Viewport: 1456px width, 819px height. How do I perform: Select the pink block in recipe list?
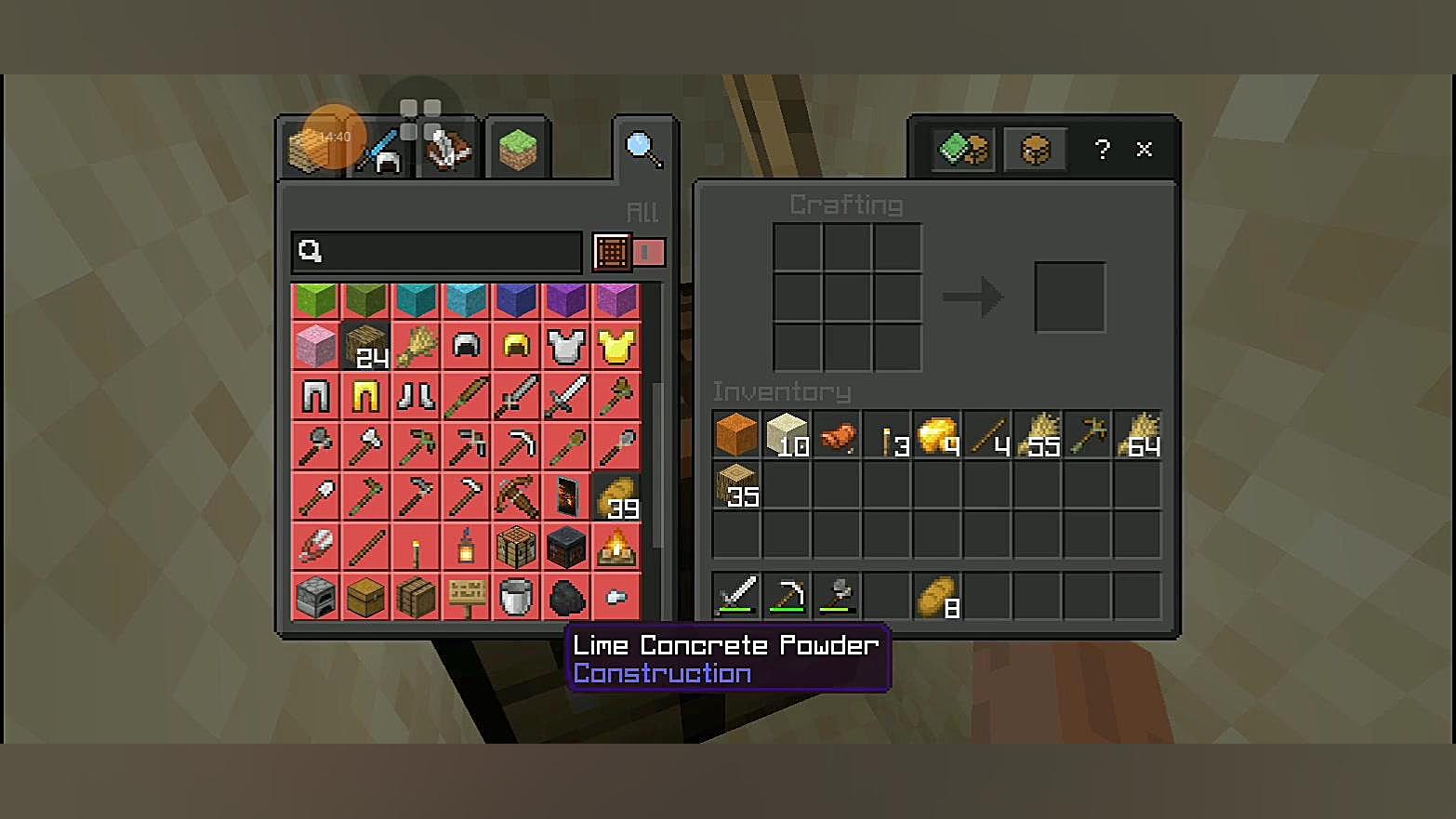point(316,347)
